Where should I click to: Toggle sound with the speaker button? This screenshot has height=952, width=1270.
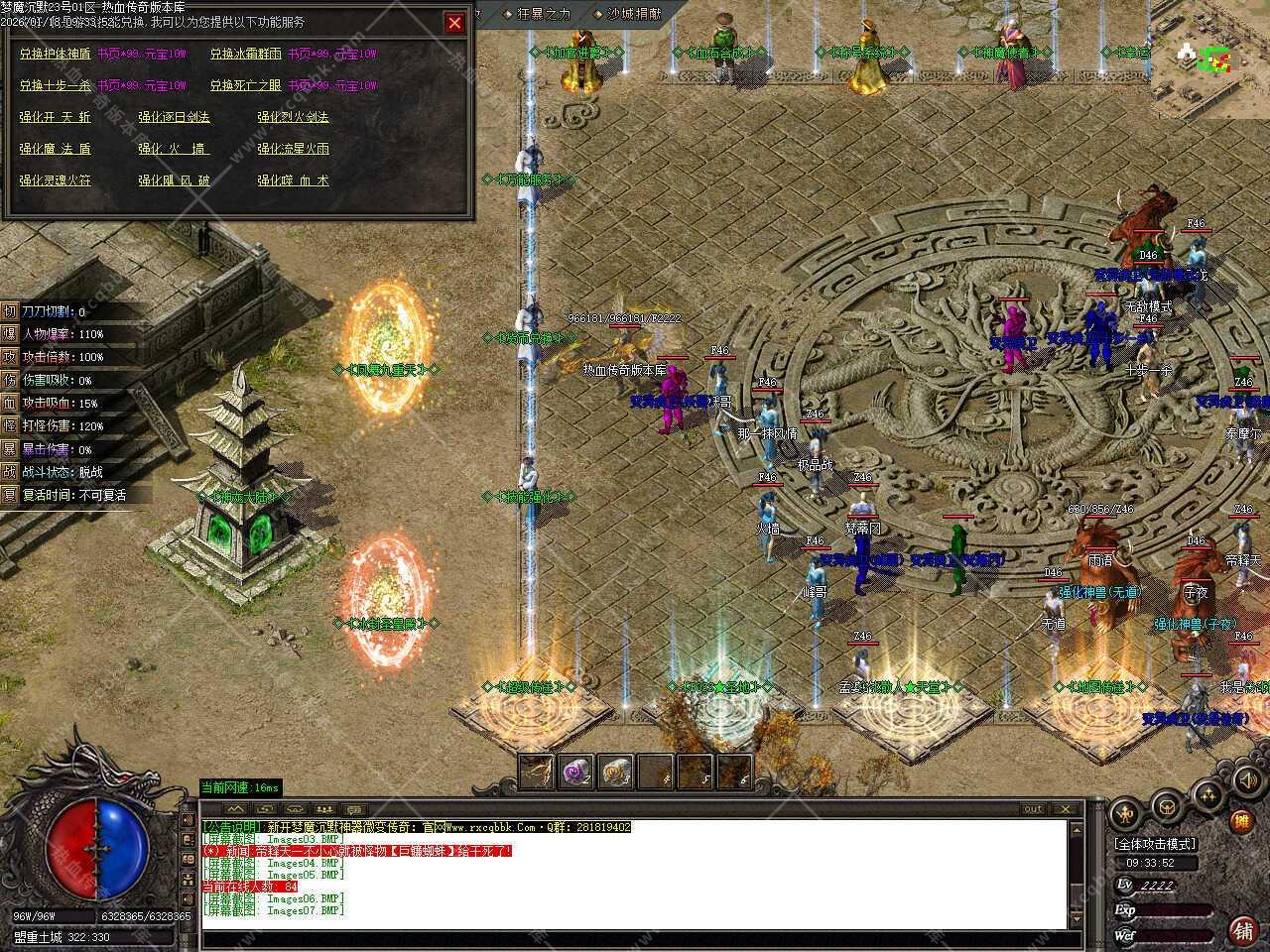pos(1245,781)
